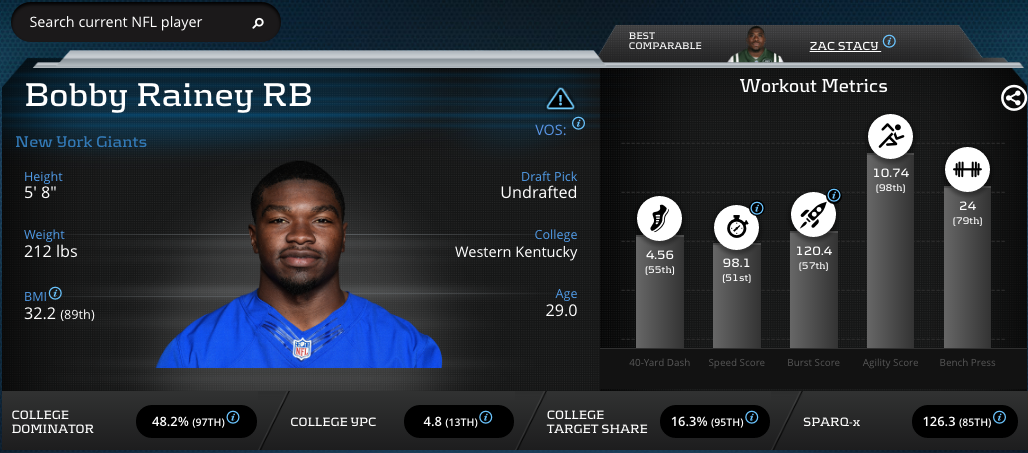Click the magnifying glass search icon
Viewport: 1028px width, 453px height.
(x=258, y=22)
